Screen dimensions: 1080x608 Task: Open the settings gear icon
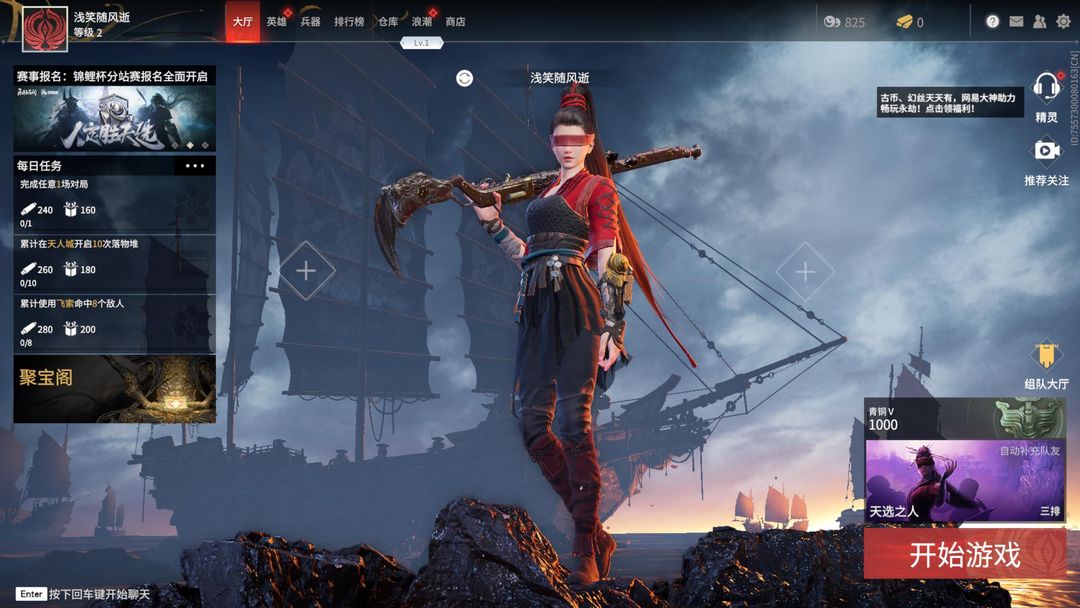pyautogui.click(x=1063, y=21)
